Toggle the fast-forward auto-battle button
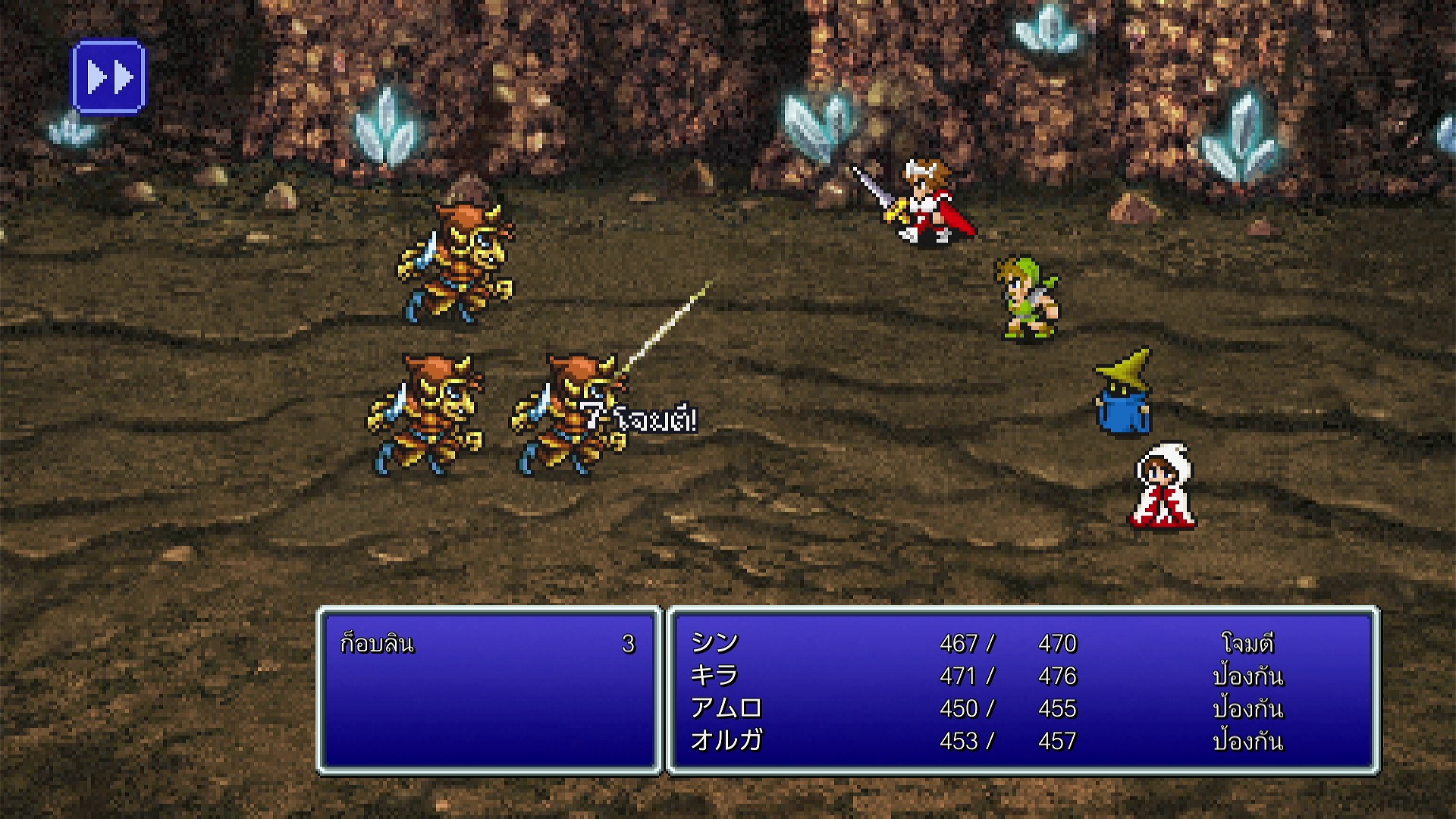The height and width of the screenshot is (819, 1456). coord(108,77)
